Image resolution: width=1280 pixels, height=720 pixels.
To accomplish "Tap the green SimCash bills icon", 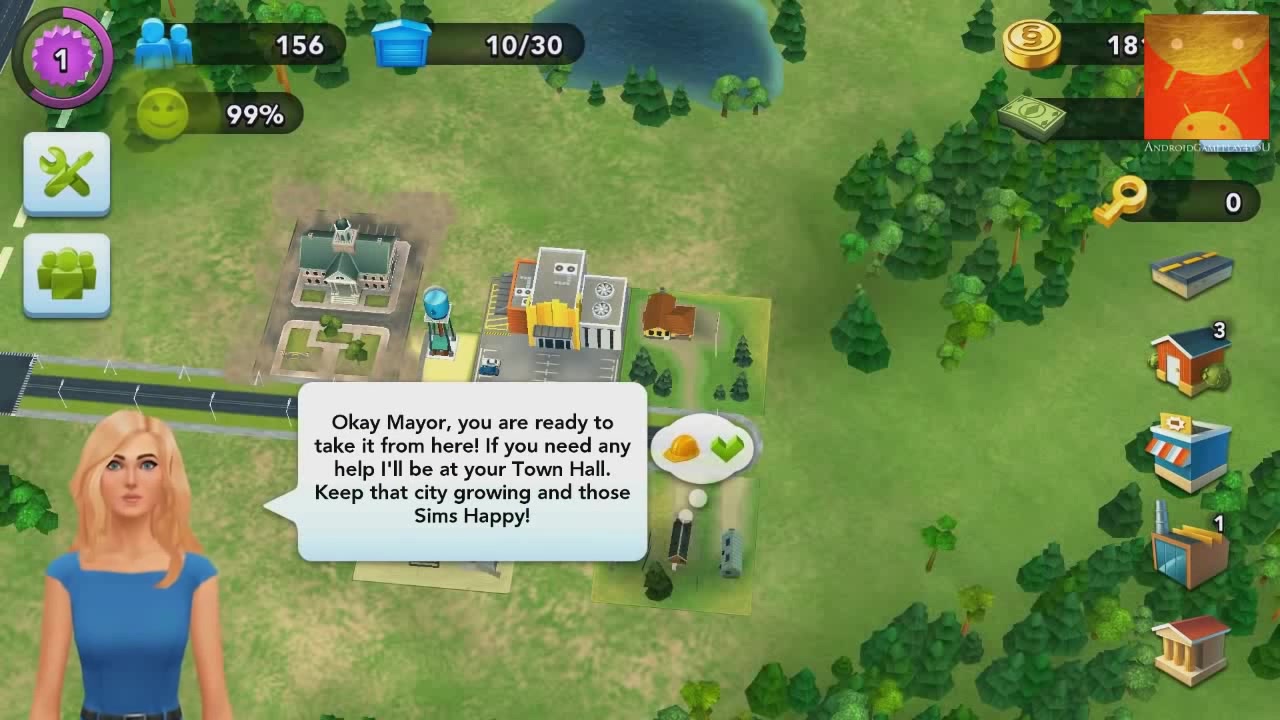I will [1031, 117].
